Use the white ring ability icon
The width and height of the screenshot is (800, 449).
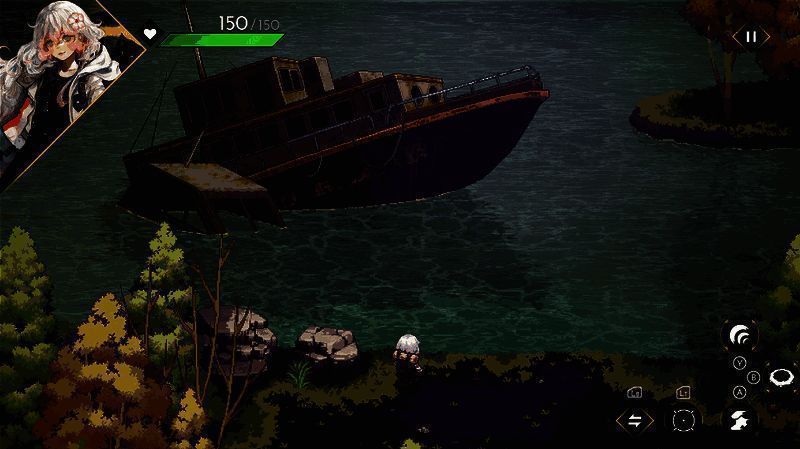click(x=782, y=377)
